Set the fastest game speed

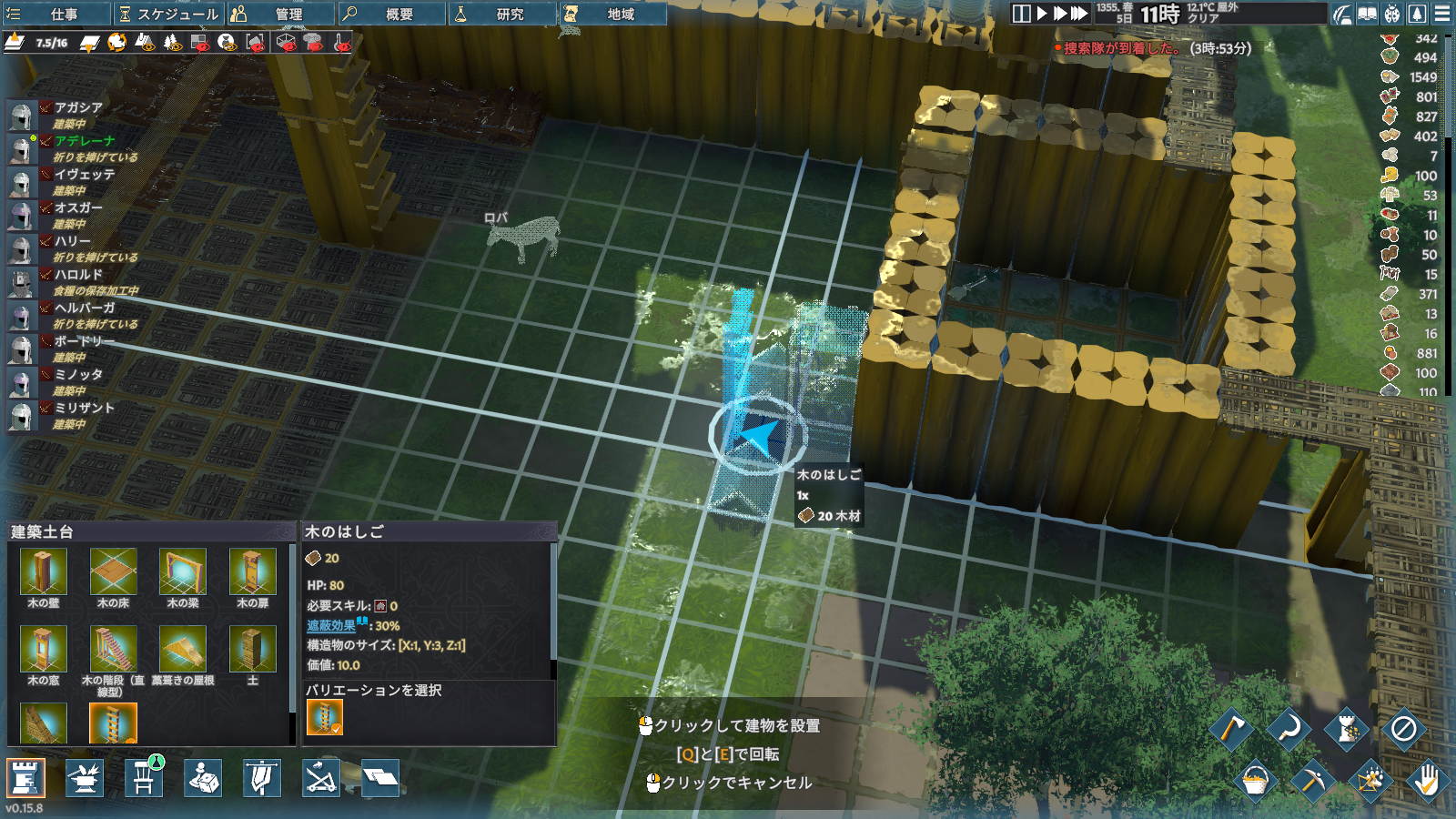(x=1079, y=14)
